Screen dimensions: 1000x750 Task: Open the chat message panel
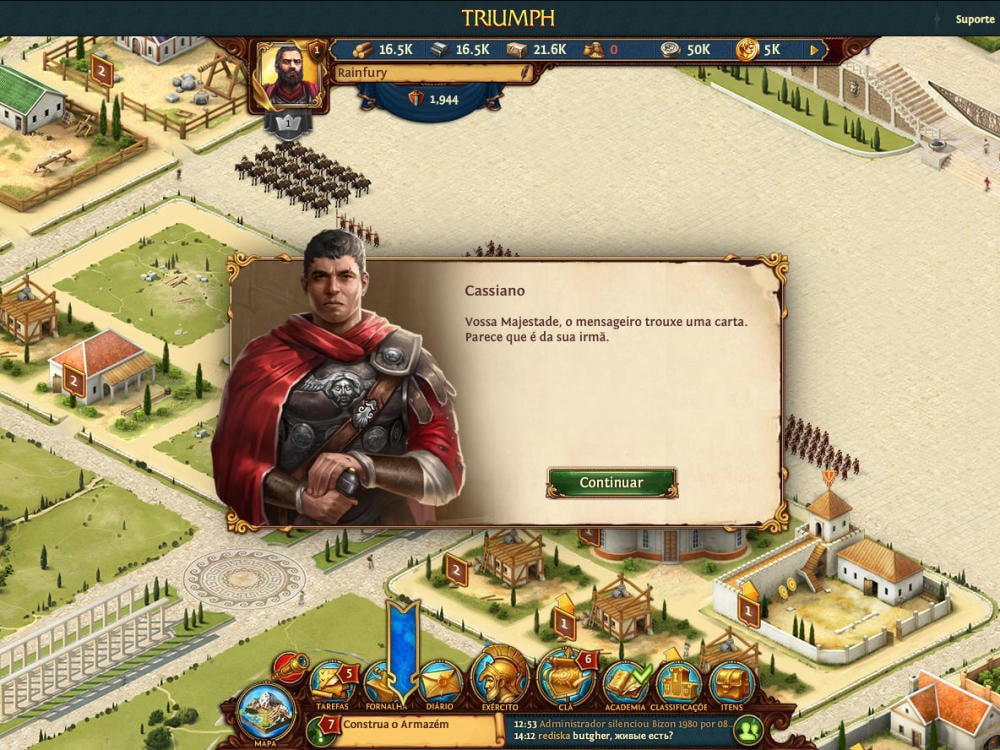tap(620, 729)
